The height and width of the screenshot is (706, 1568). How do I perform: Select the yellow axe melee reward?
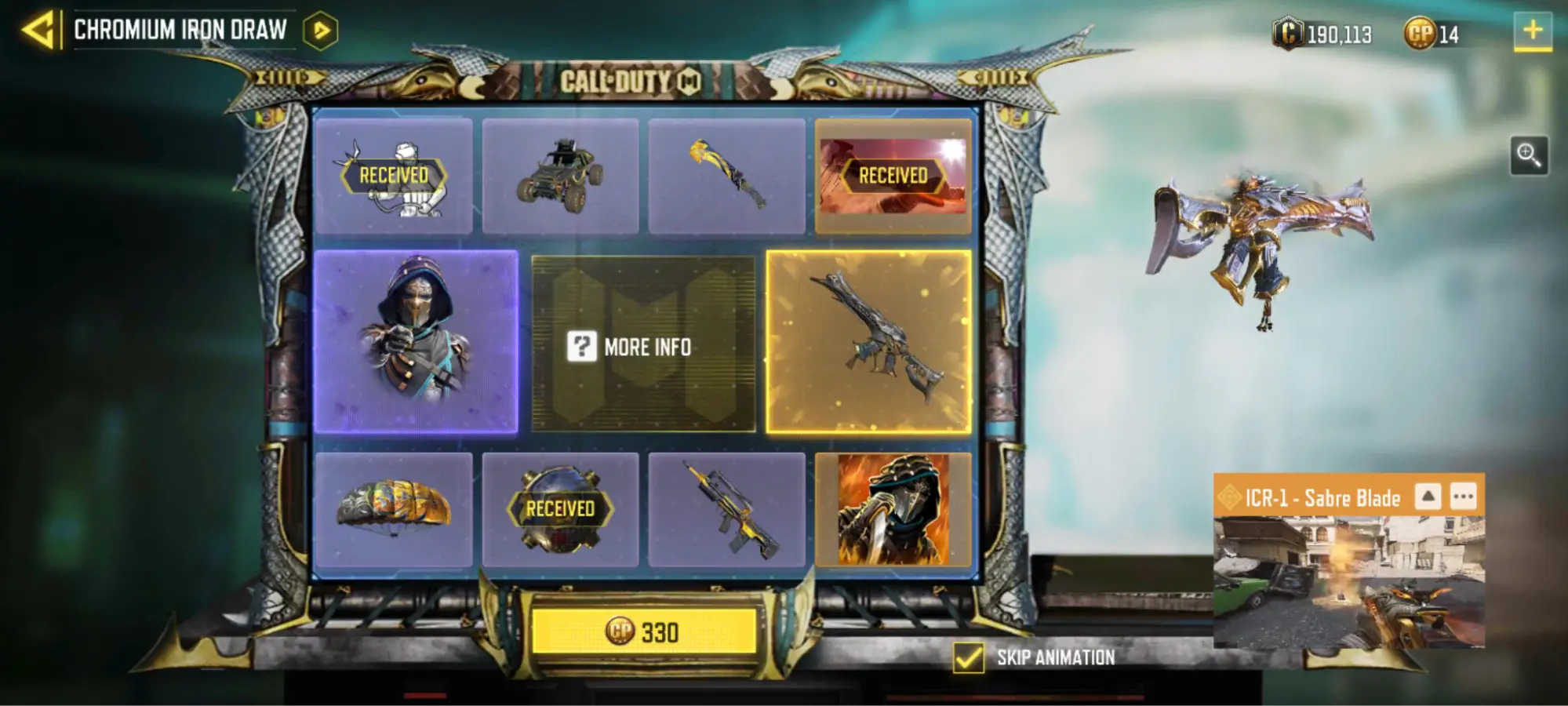(726, 176)
